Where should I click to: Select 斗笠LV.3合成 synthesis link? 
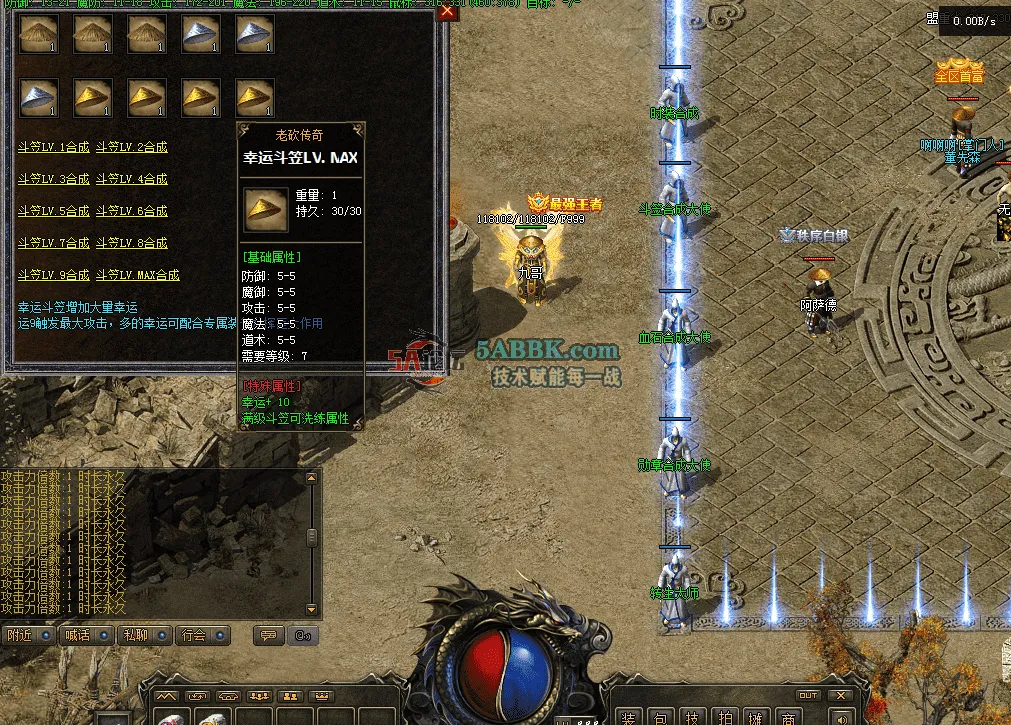point(53,179)
